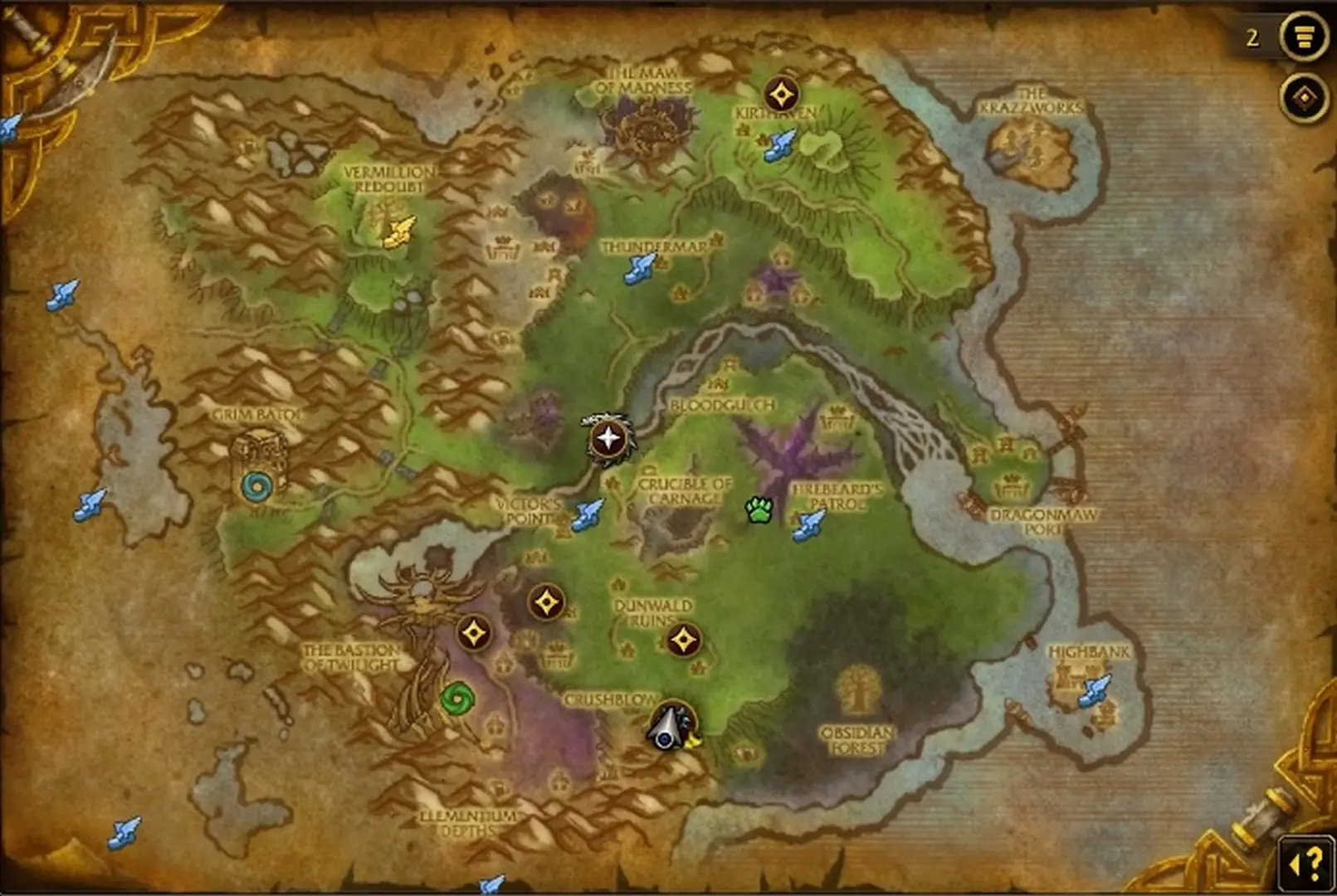The width and height of the screenshot is (1337, 896).
Task: Select the Bloodgulch area on the map
Action: click(x=720, y=404)
